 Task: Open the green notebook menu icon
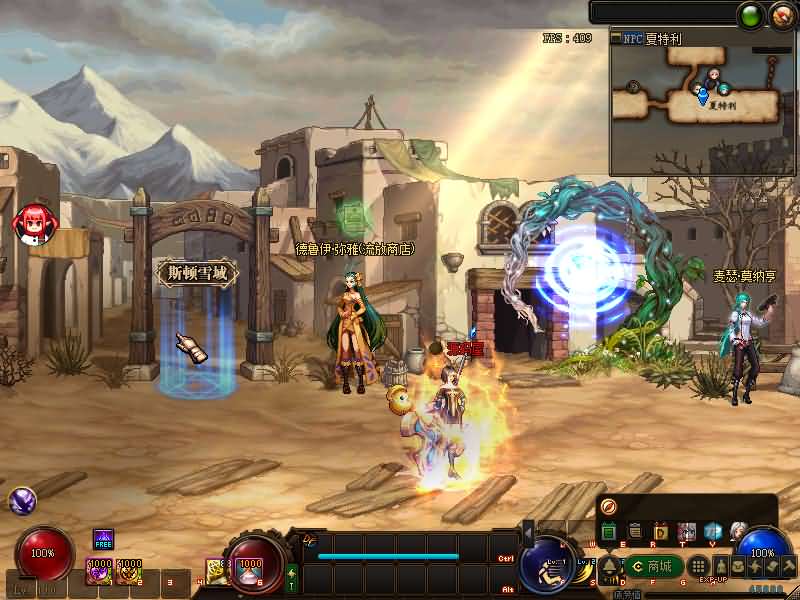[x=608, y=531]
